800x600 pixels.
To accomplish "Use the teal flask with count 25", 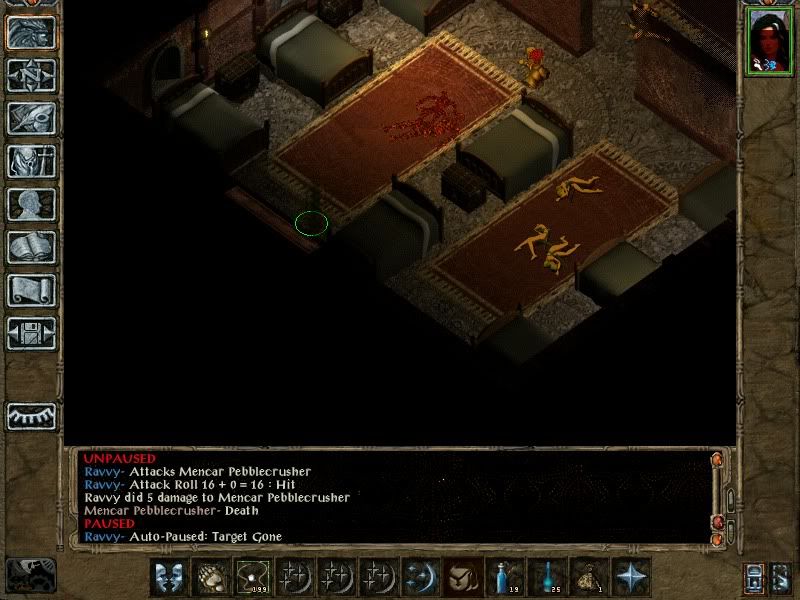I will 547,577.
